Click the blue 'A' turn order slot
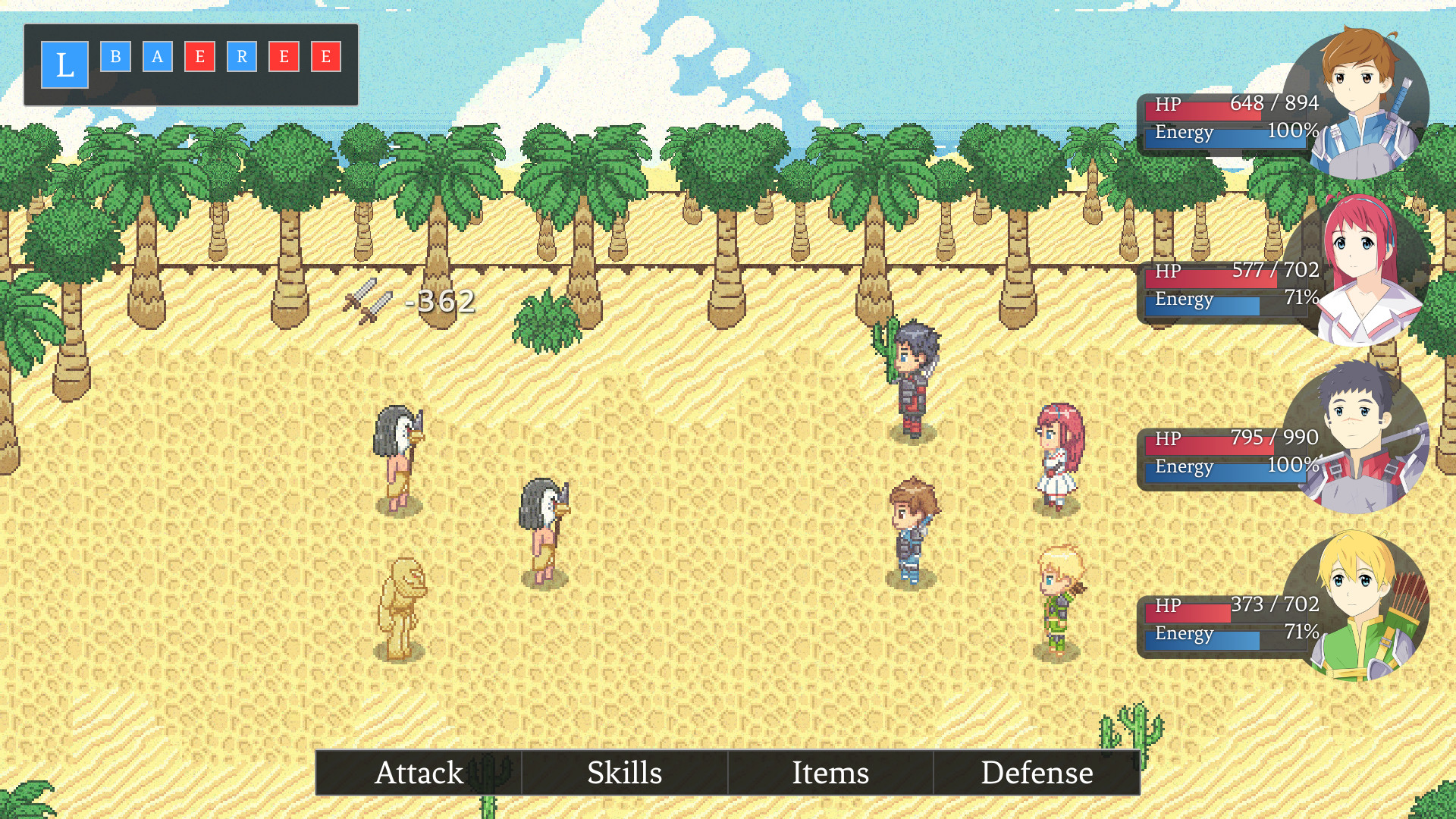The image size is (1456, 819). point(157,57)
